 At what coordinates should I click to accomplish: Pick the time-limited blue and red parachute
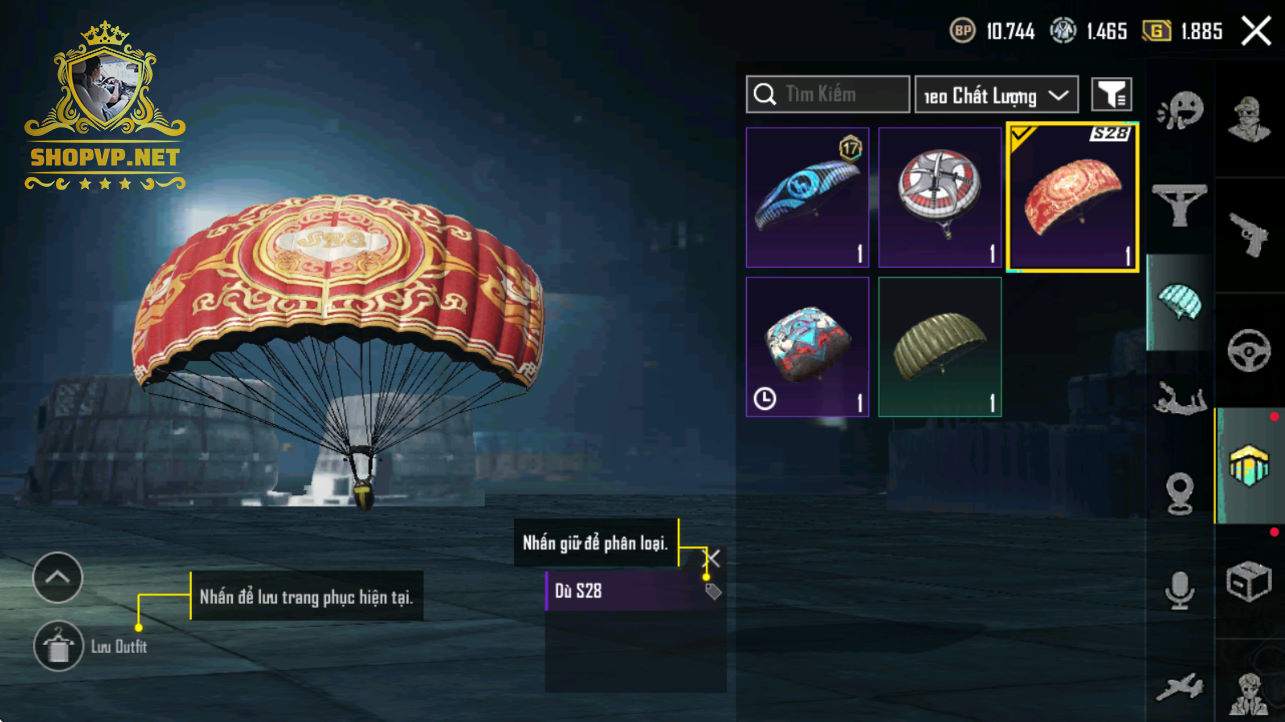[807, 346]
